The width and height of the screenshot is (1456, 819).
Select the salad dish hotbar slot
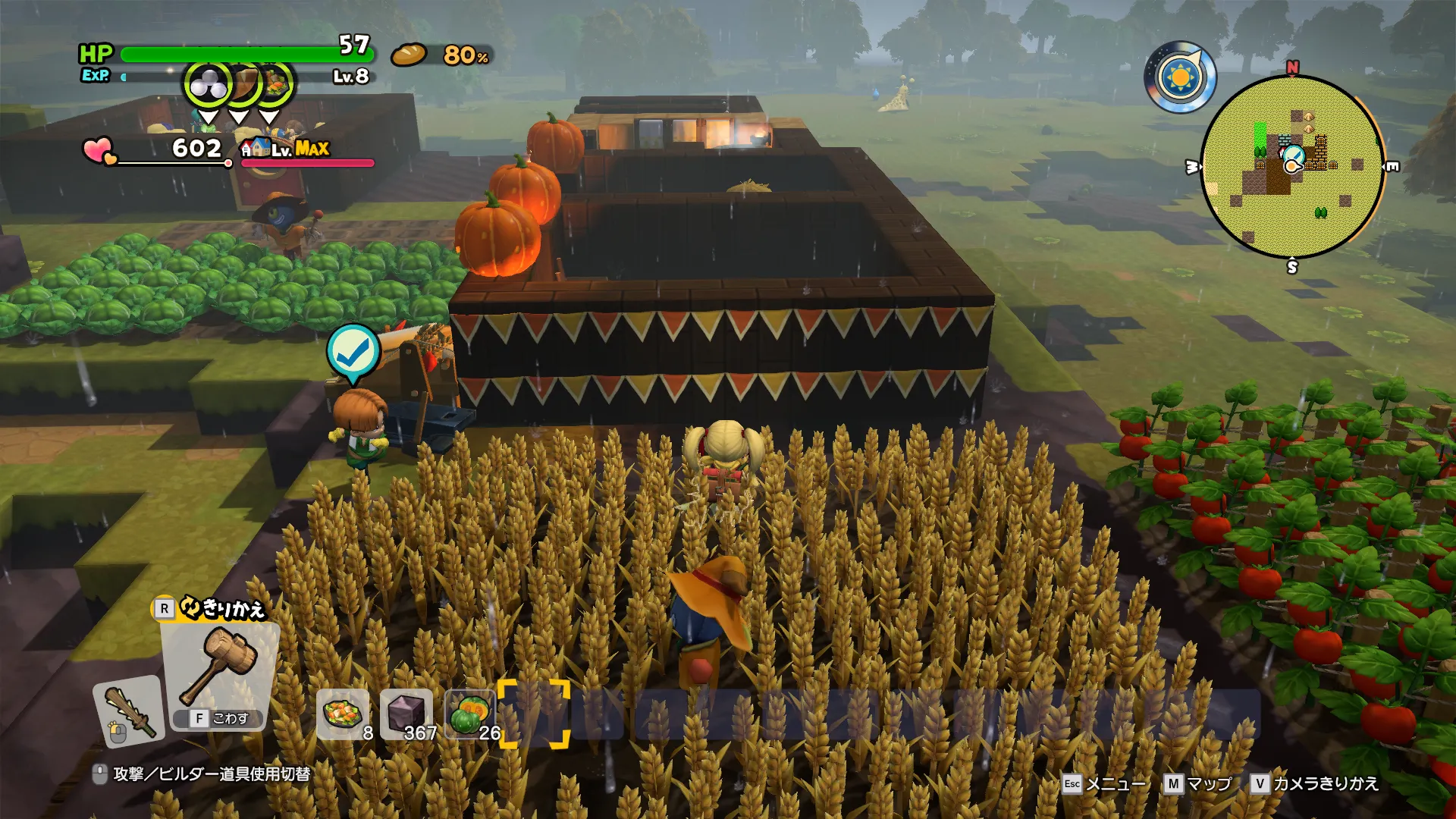click(x=343, y=714)
